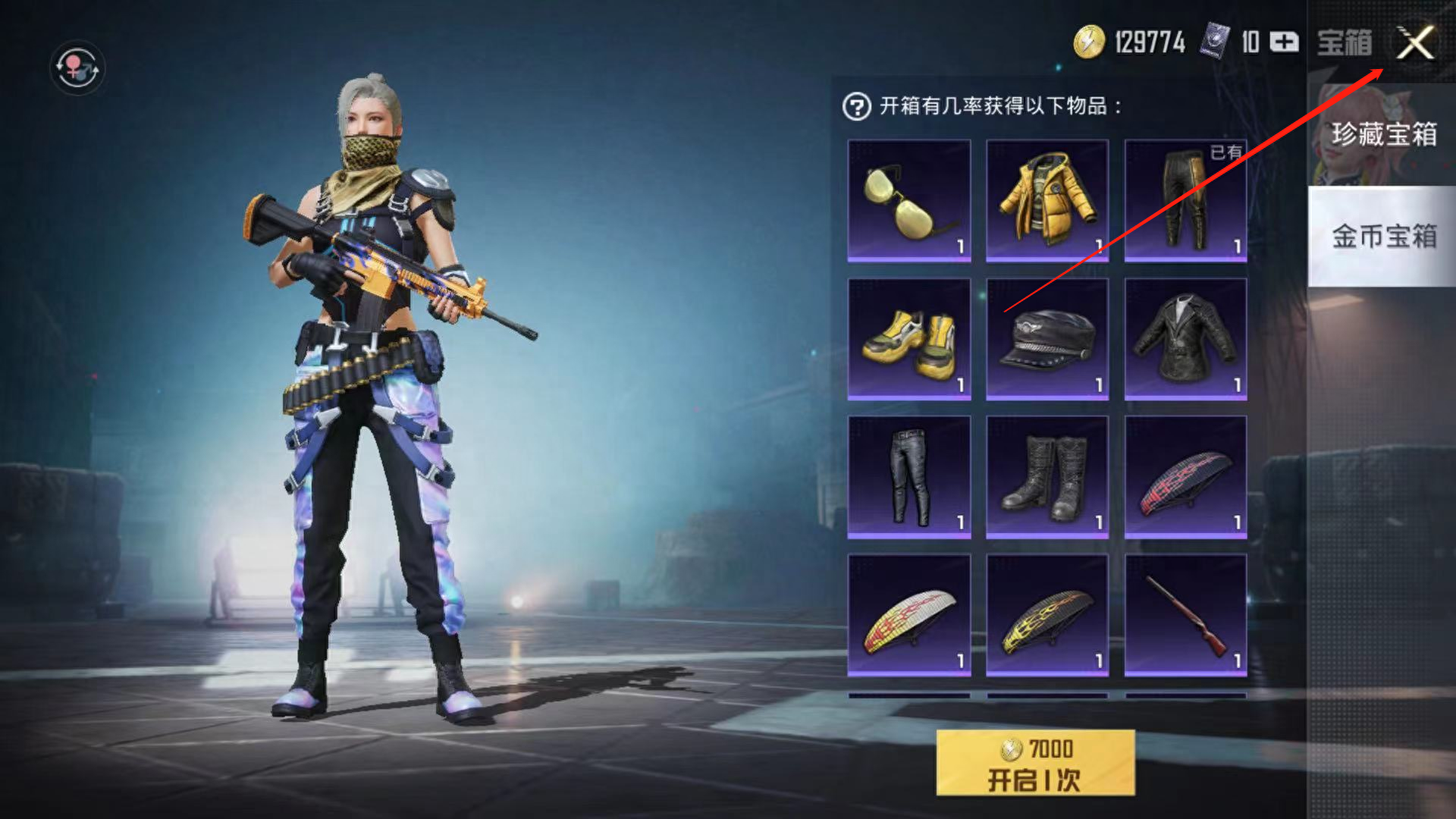Close the treasure chest screen
Screen dimensions: 1456x819
1415,42
